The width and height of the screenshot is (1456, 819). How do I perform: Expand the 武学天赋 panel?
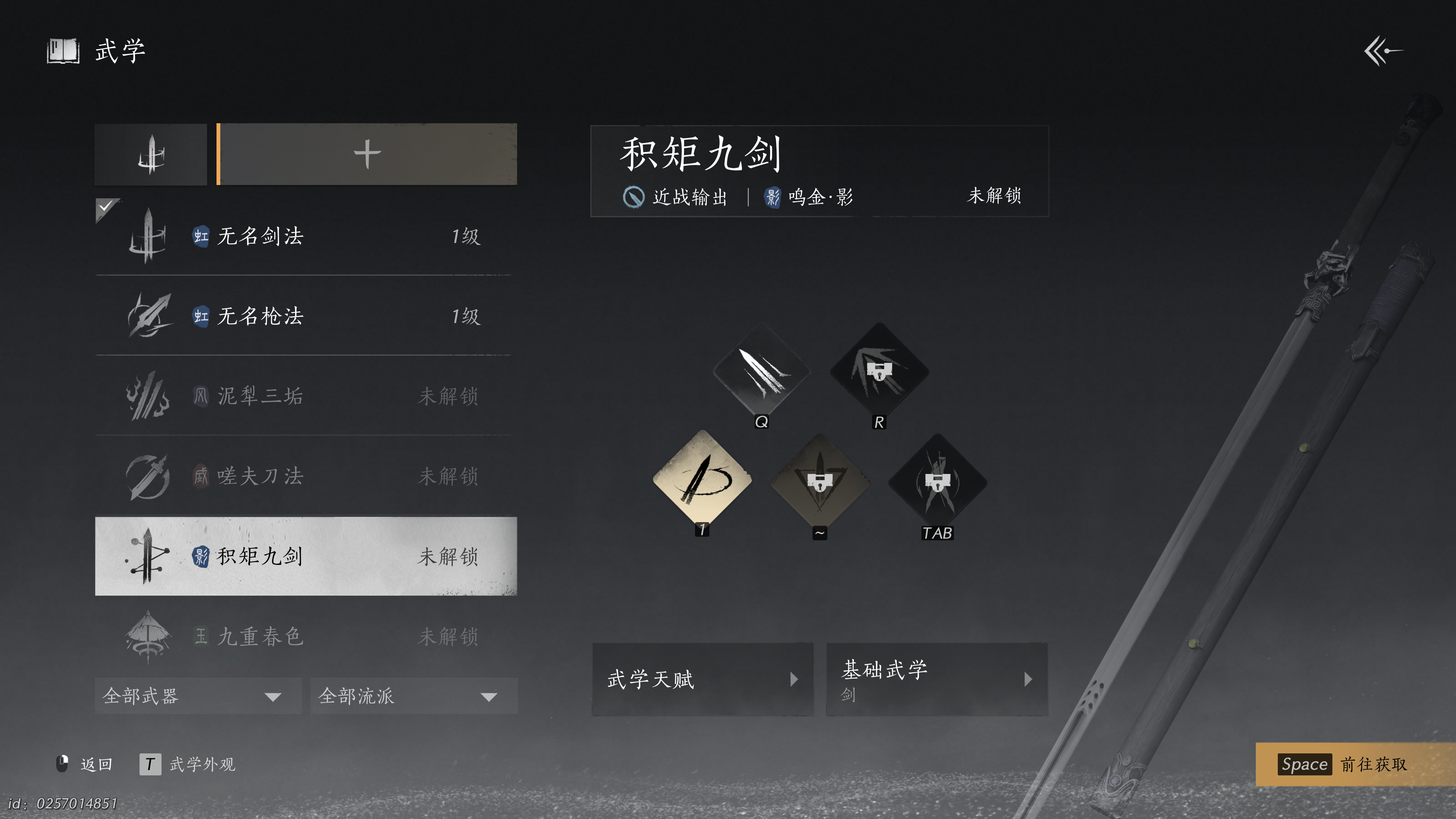[703, 679]
